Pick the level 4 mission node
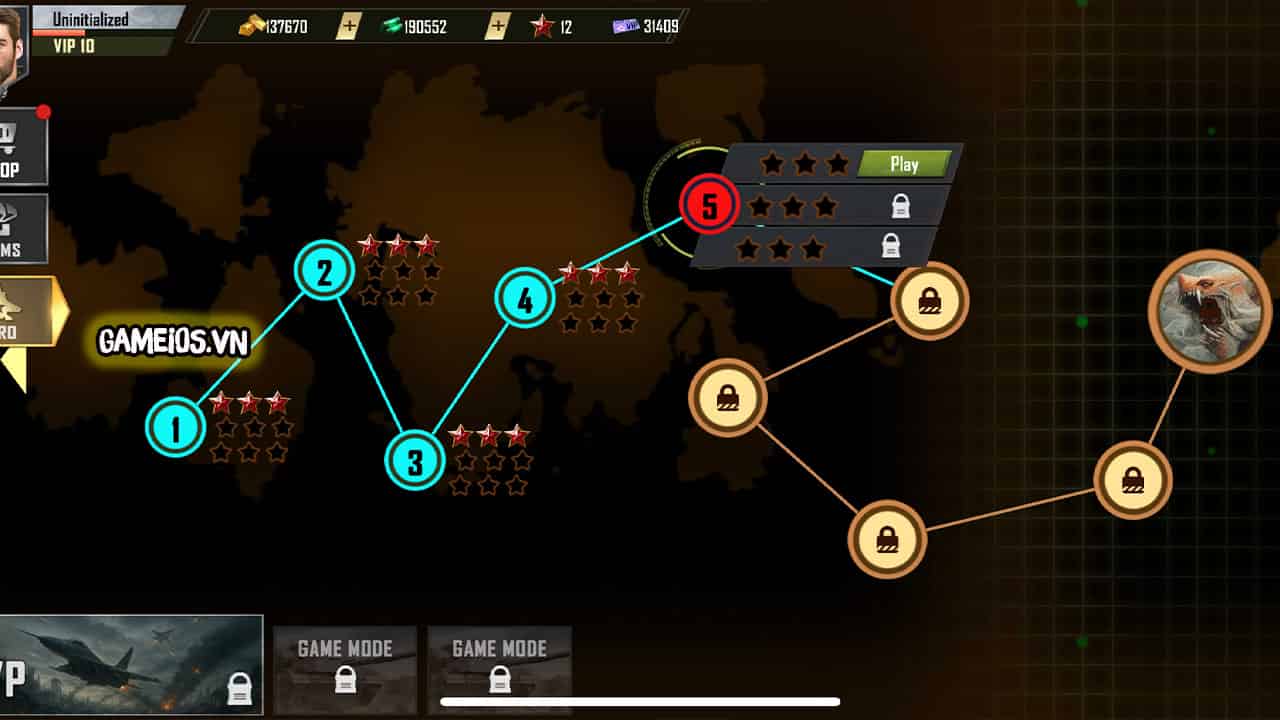1280x720 pixels. coord(525,298)
